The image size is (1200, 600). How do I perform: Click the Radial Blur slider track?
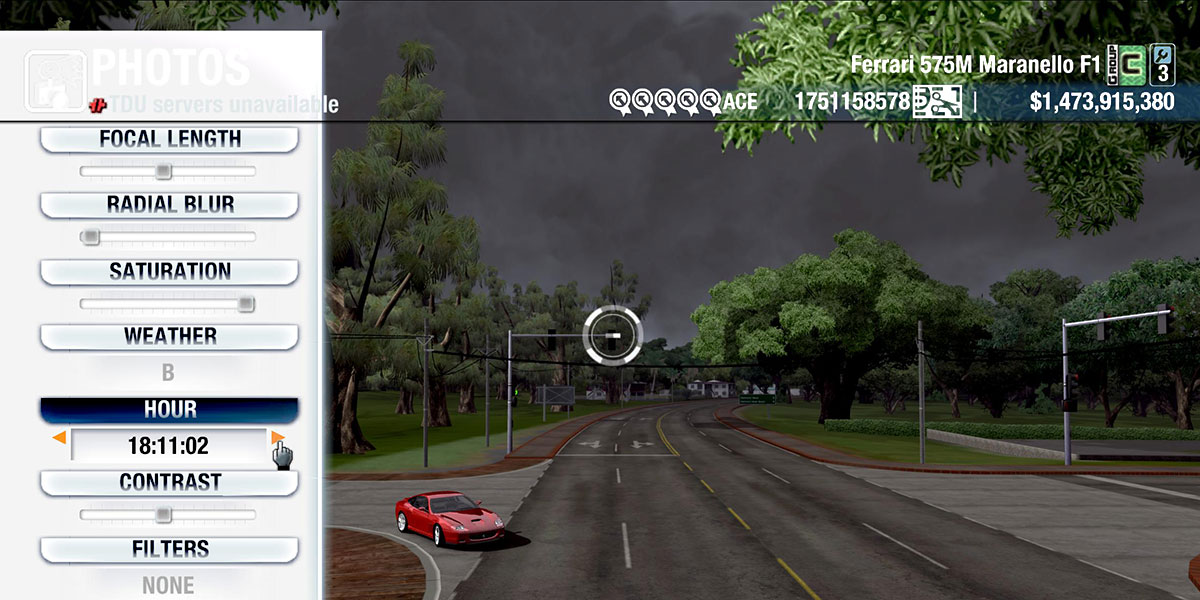(x=167, y=238)
